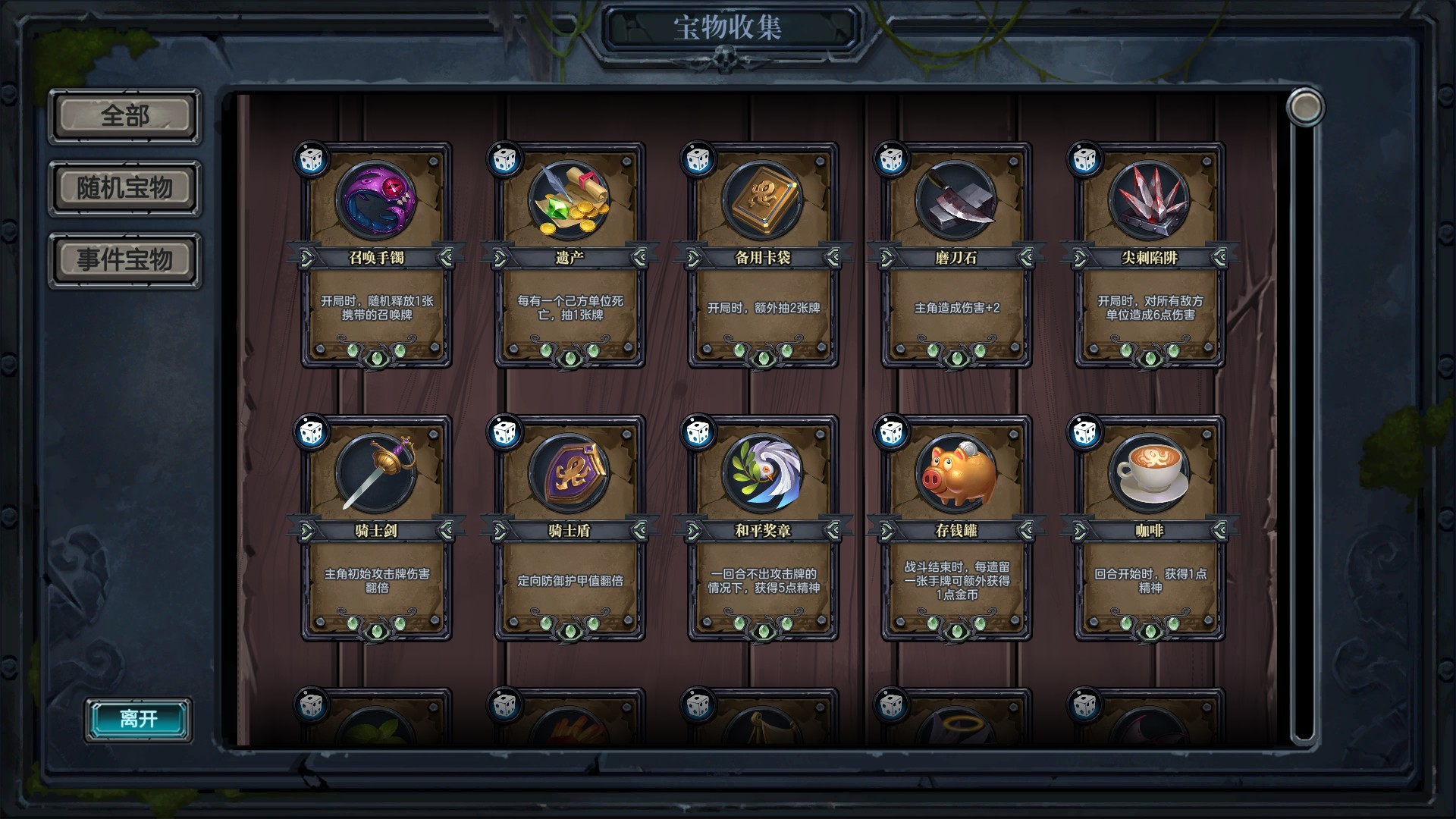Select the 咖啡 coffee treasure card
1456x819 pixels.
point(1150,529)
